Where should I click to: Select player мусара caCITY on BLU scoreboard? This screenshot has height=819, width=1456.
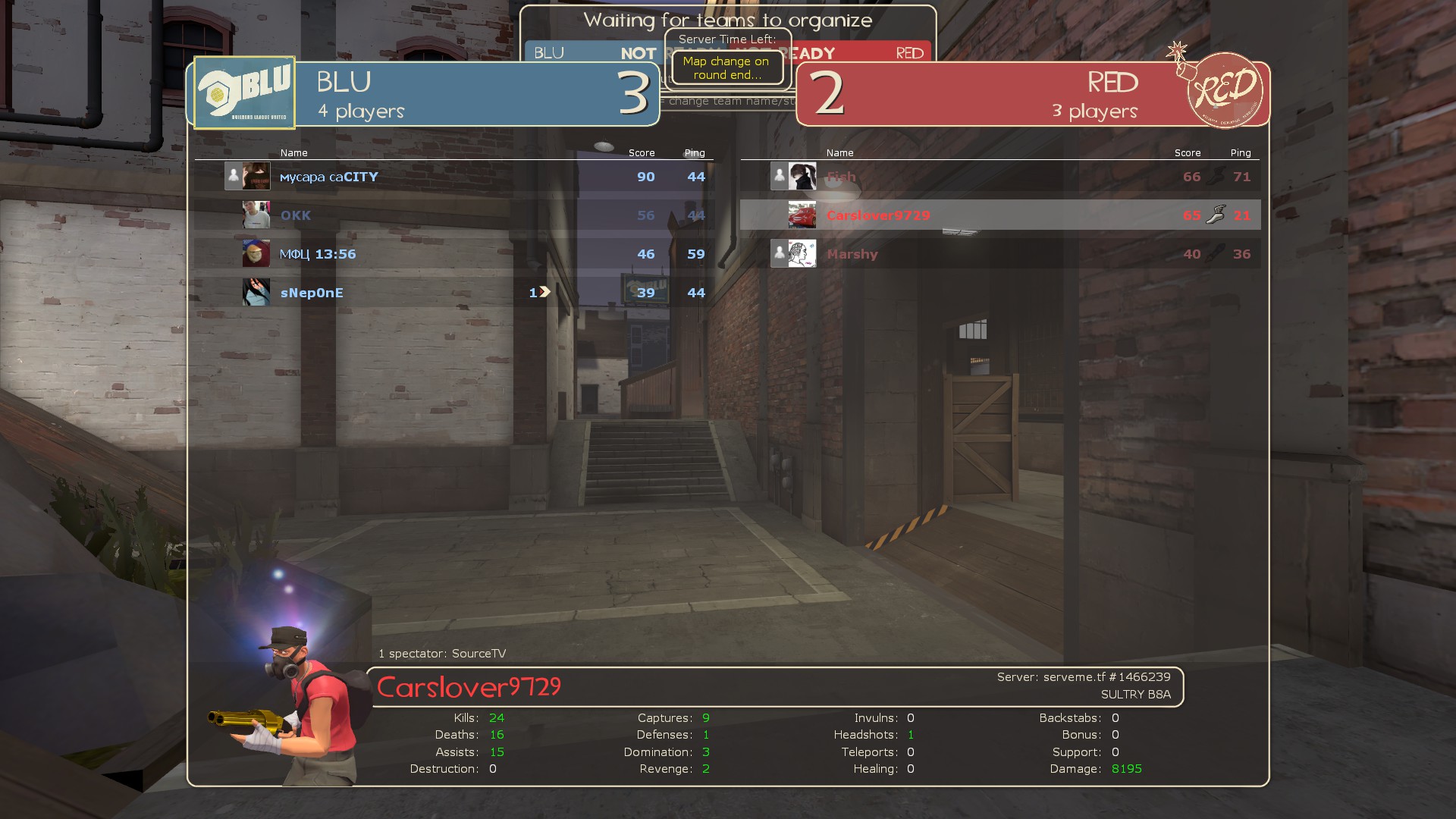click(329, 177)
